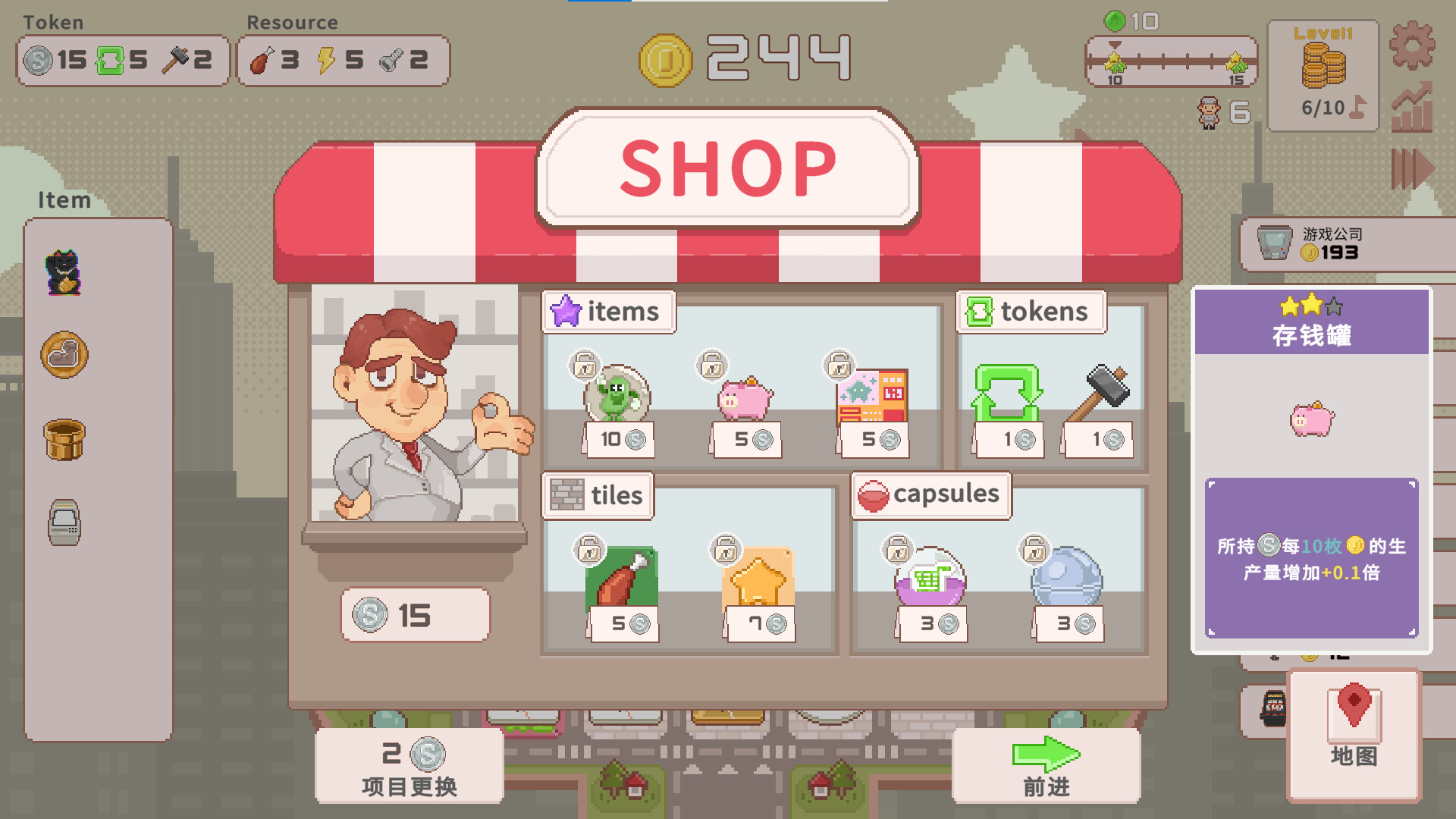Switch to the items category
The width and height of the screenshot is (1456, 819).
607,311
